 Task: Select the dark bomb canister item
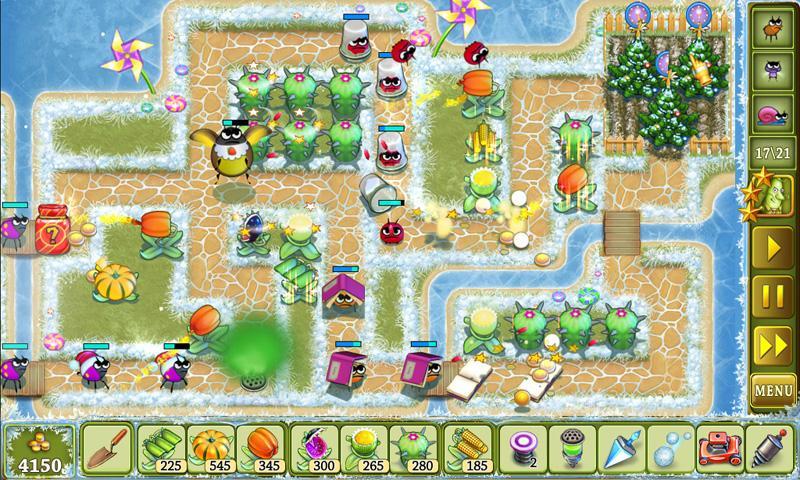(770, 448)
